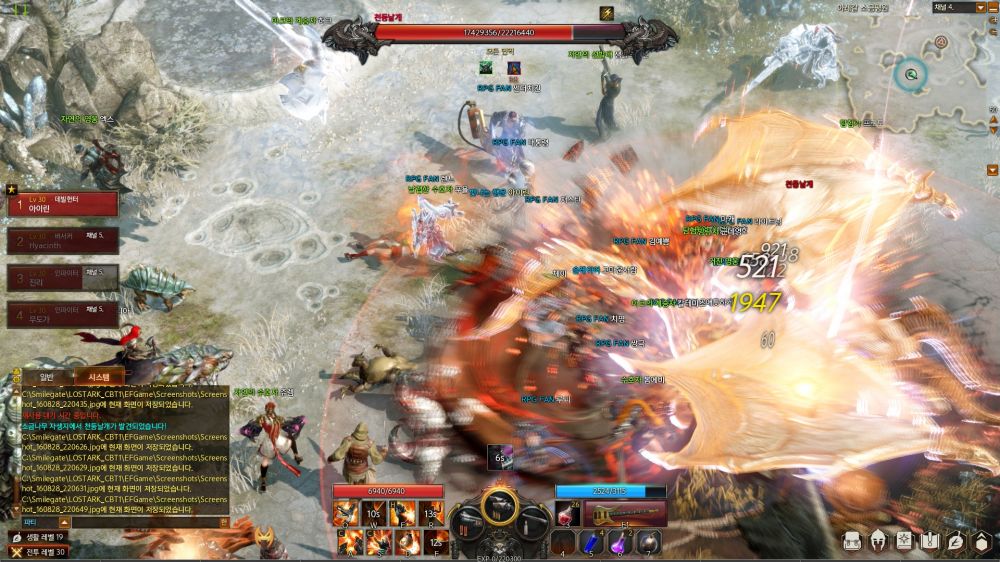Open the 파티 chat channel dropdown
The image size is (1000, 562).
click(46, 522)
